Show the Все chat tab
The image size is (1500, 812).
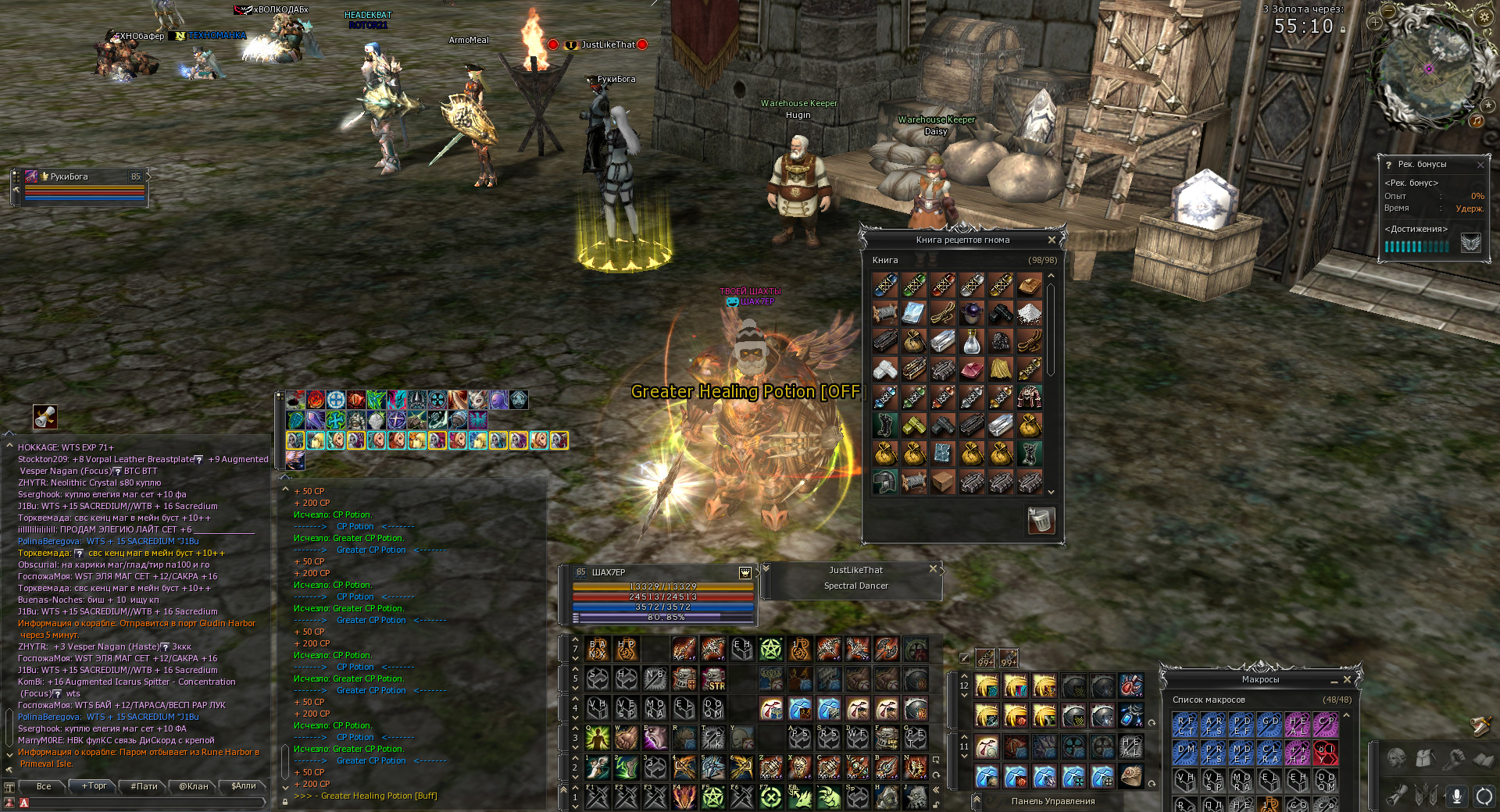click(x=44, y=786)
